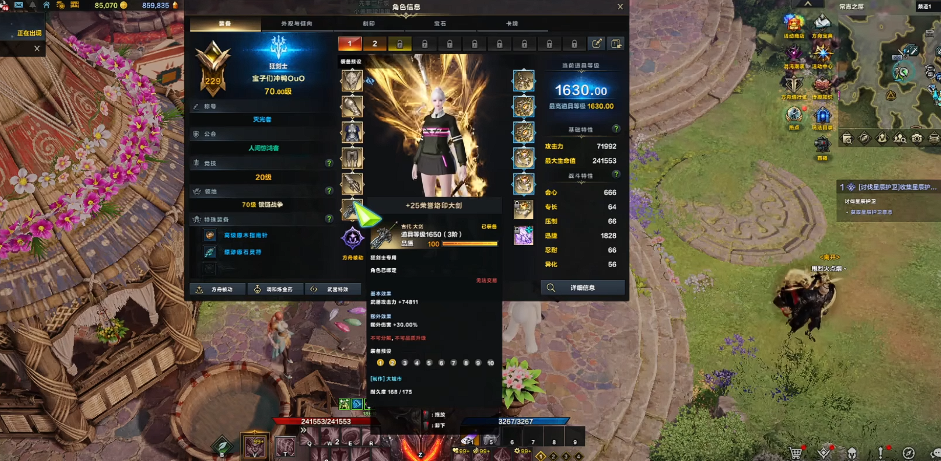Click the necklace accessory slot
The image size is (941, 461).
point(523,81)
